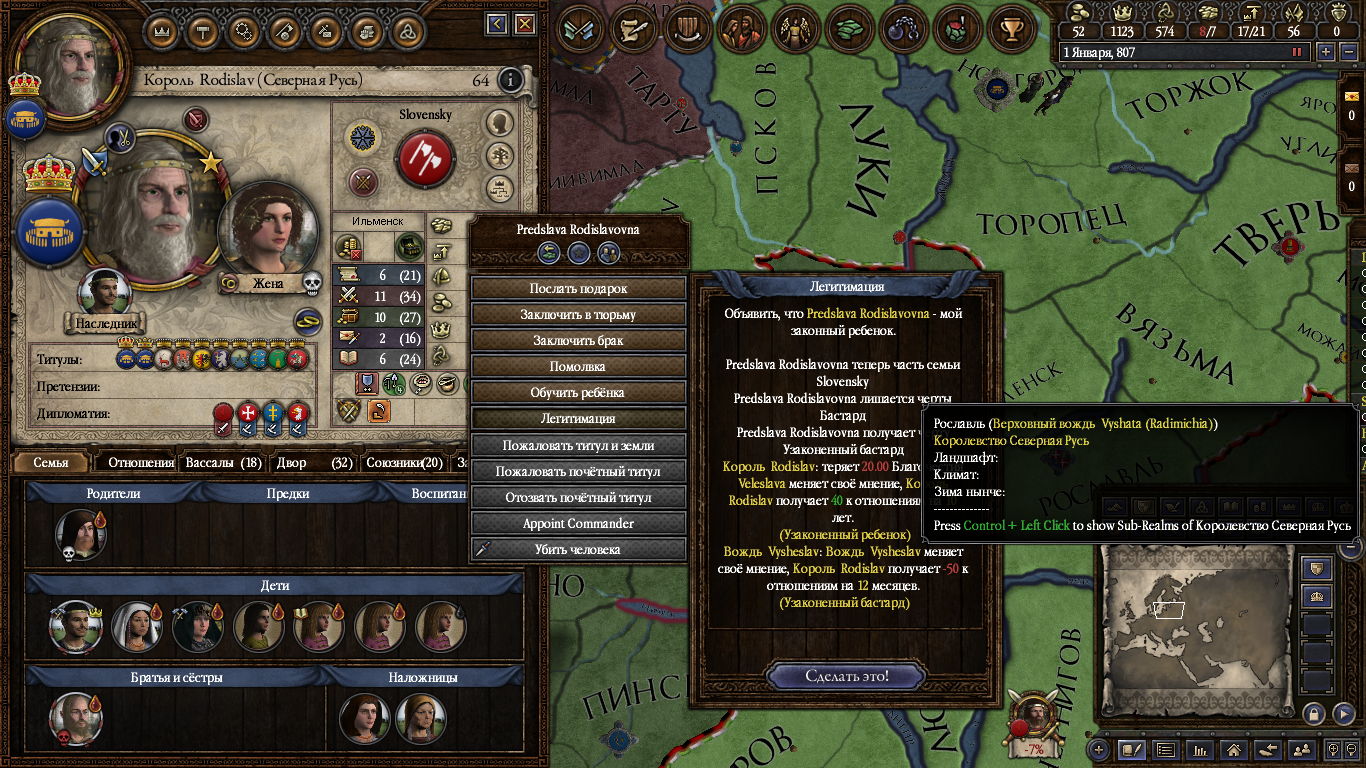Pick the 'Заключить брак' action

tap(578, 340)
